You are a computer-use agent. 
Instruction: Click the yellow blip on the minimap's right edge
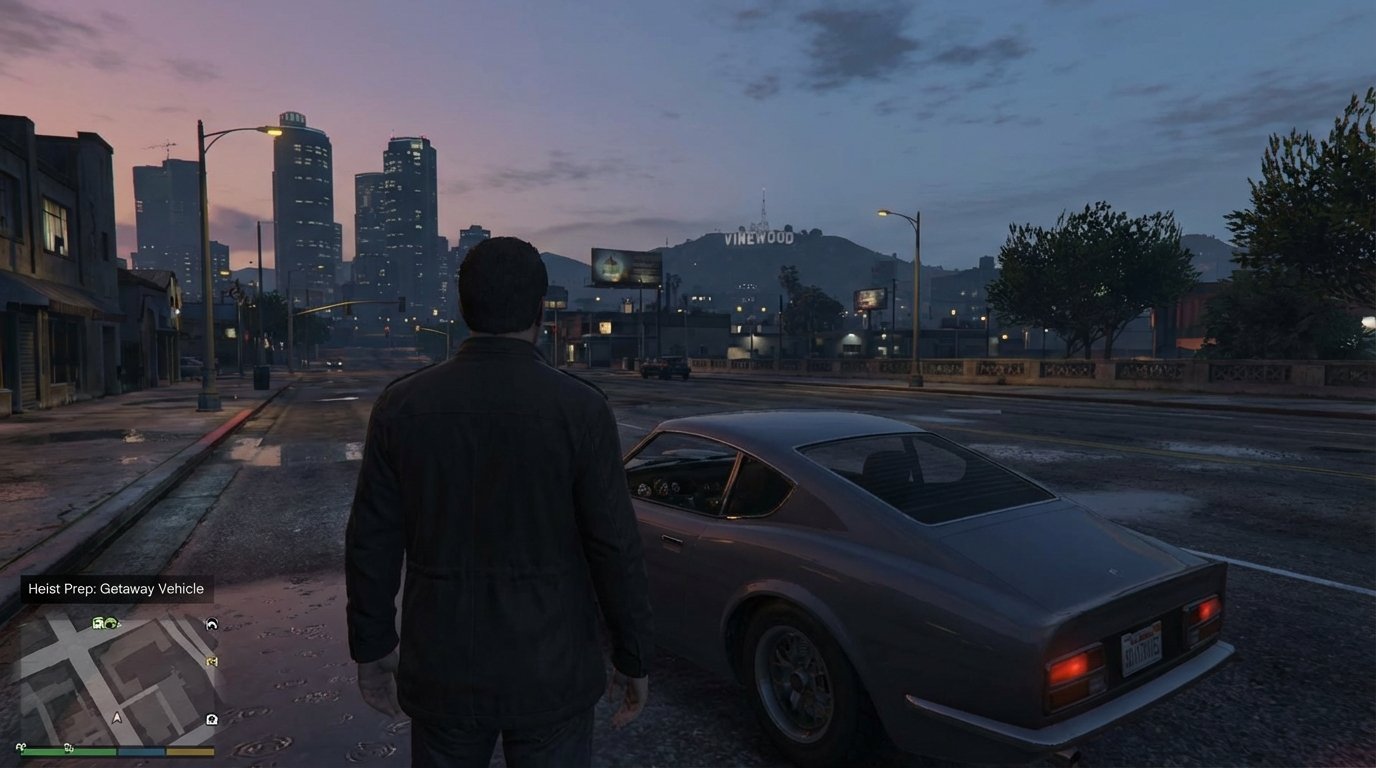point(211,661)
